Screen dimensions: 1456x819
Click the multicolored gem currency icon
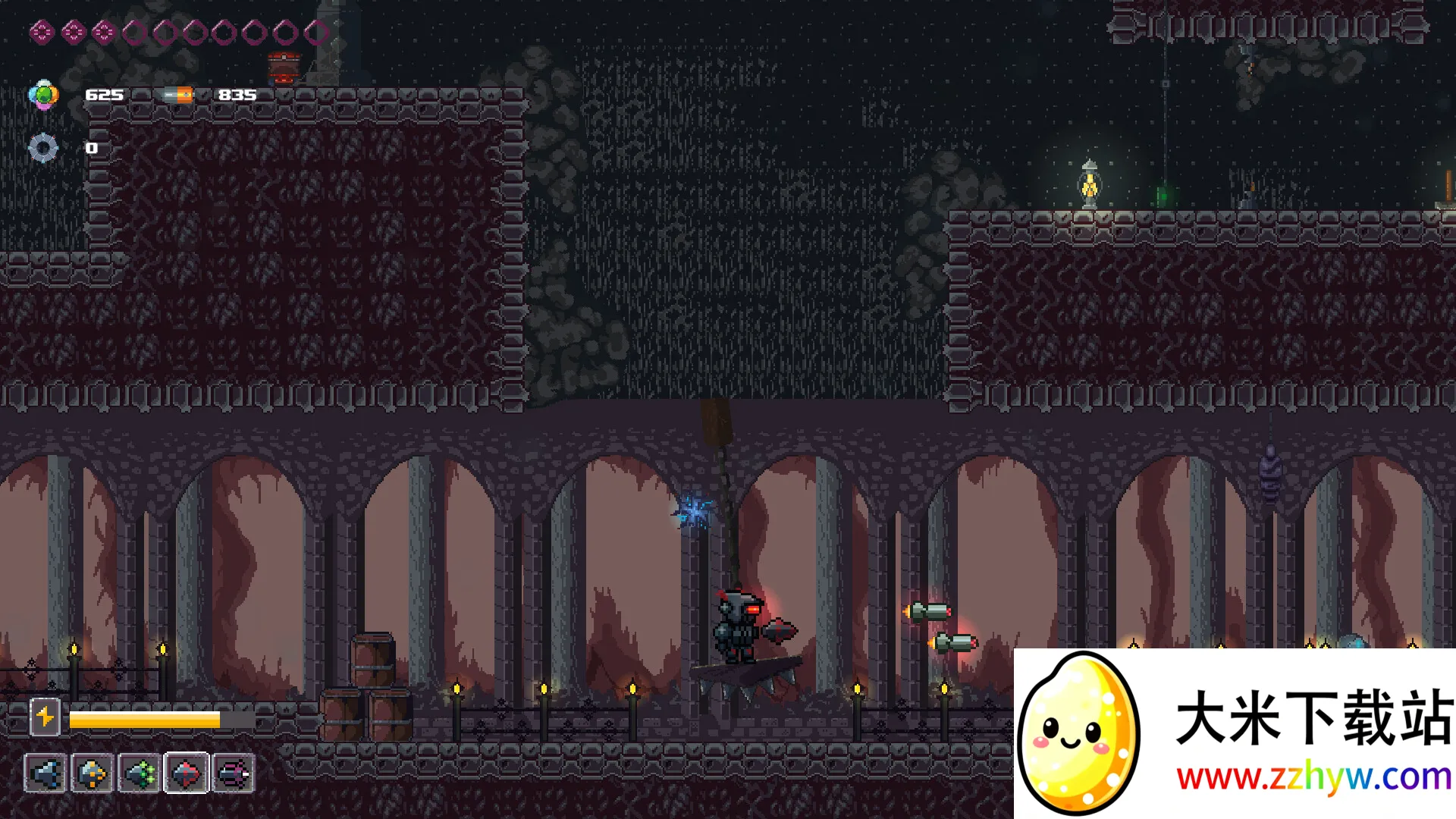[x=43, y=95]
